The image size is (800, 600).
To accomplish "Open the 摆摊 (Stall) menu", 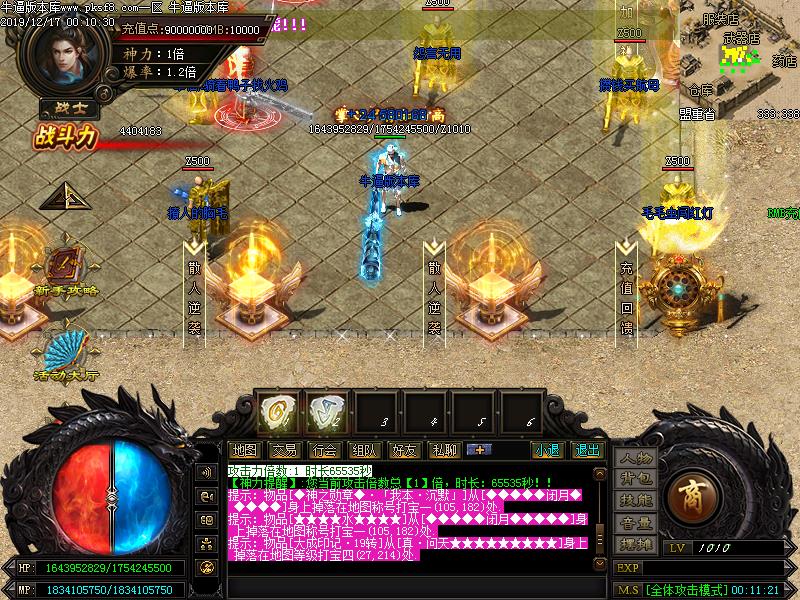I will [636, 544].
